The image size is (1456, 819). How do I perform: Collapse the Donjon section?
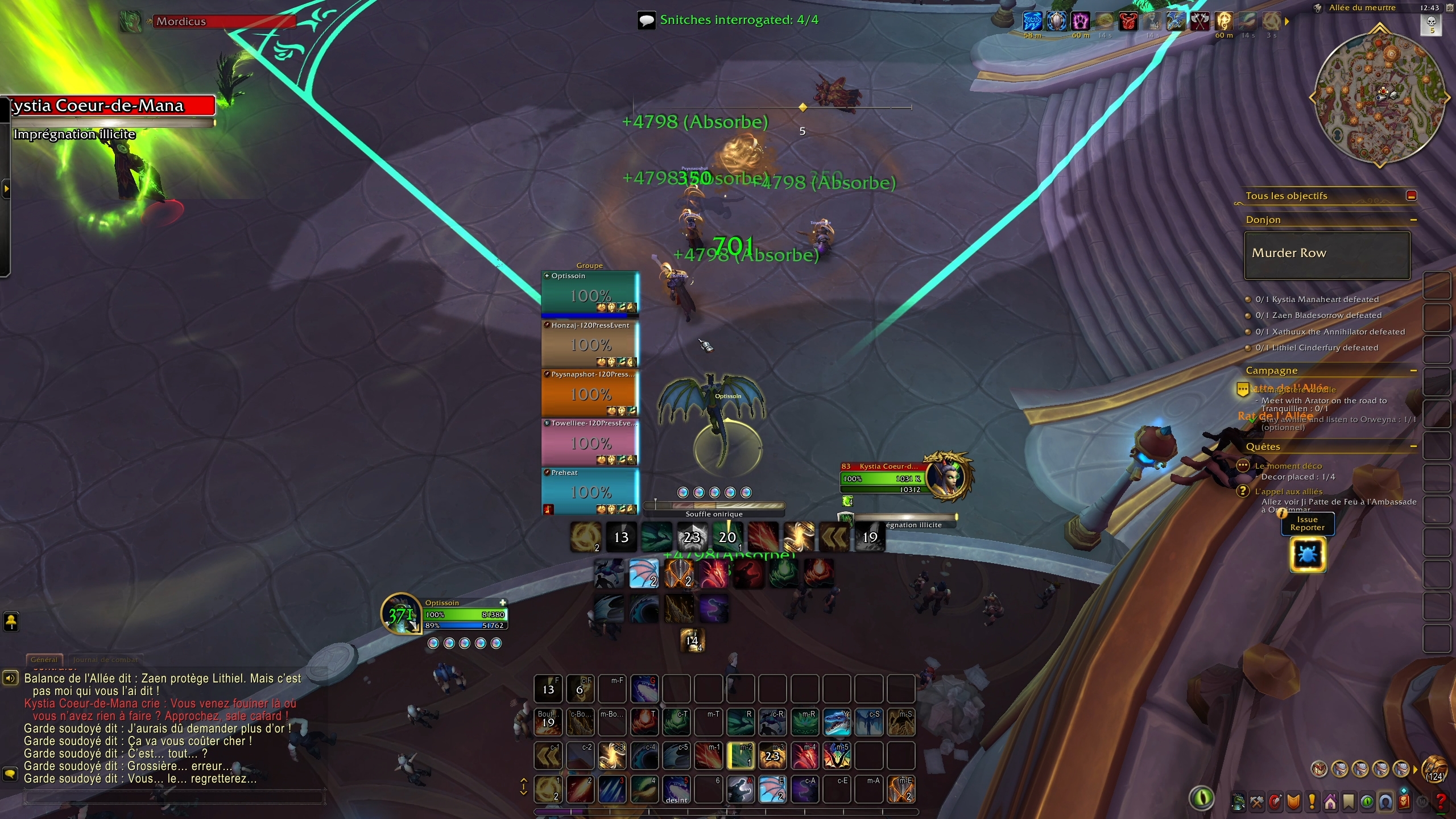[x=1415, y=220]
